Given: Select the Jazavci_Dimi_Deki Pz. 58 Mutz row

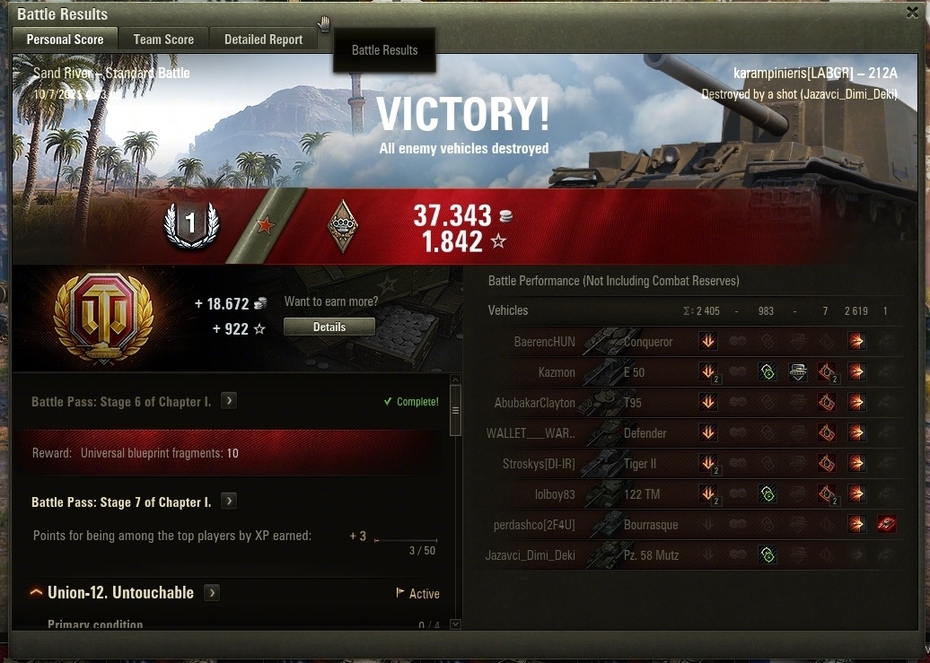Looking at the screenshot, I should [x=690, y=555].
